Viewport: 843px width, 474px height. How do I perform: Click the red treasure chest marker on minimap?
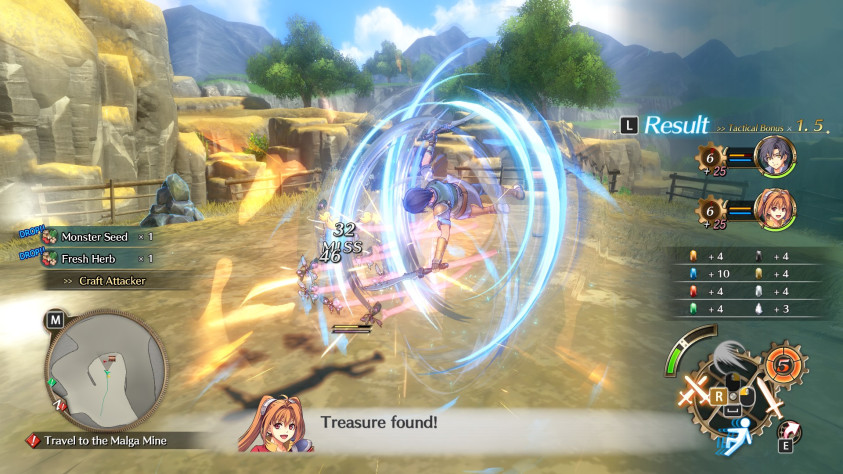pyautogui.click(x=113, y=359)
